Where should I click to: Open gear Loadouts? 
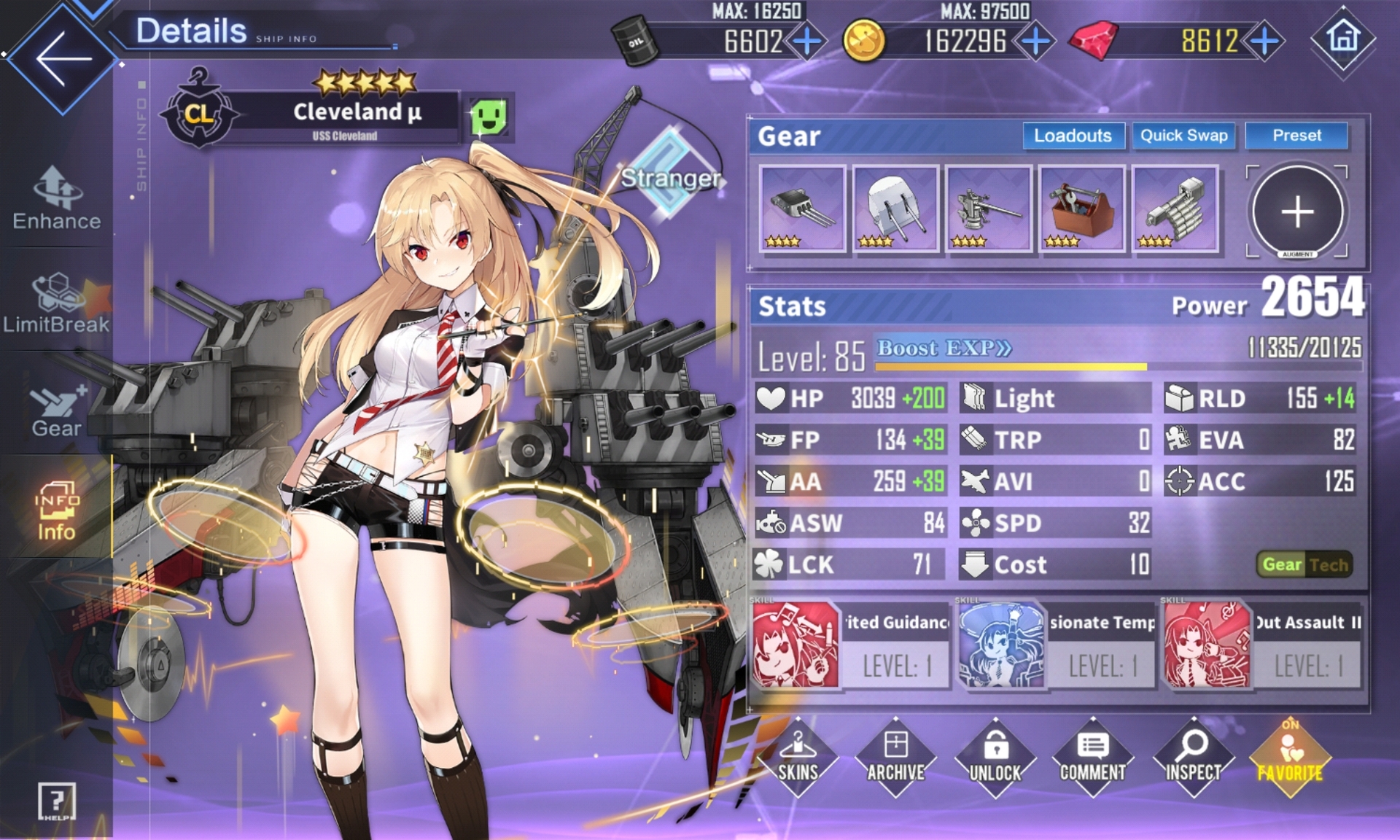[1073, 136]
